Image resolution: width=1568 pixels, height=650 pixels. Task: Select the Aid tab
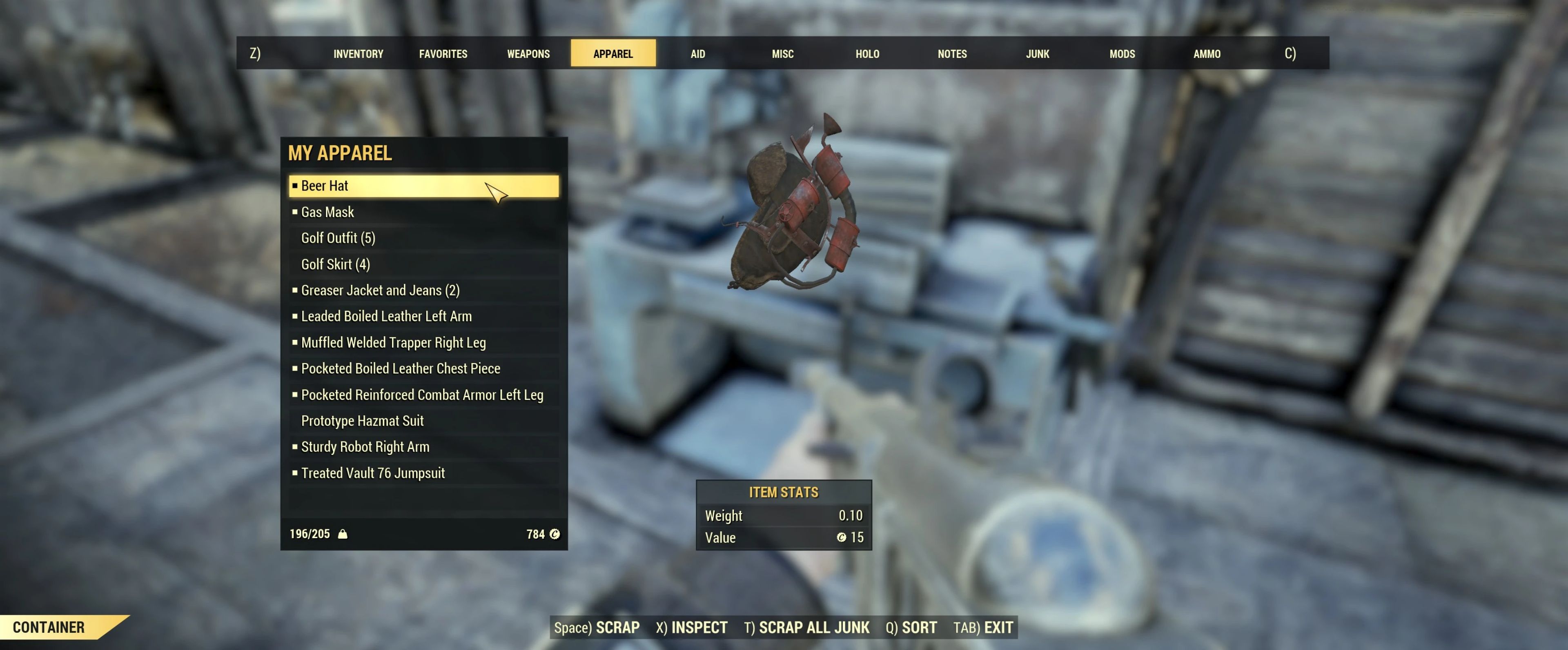pyautogui.click(x=697, y=53)
